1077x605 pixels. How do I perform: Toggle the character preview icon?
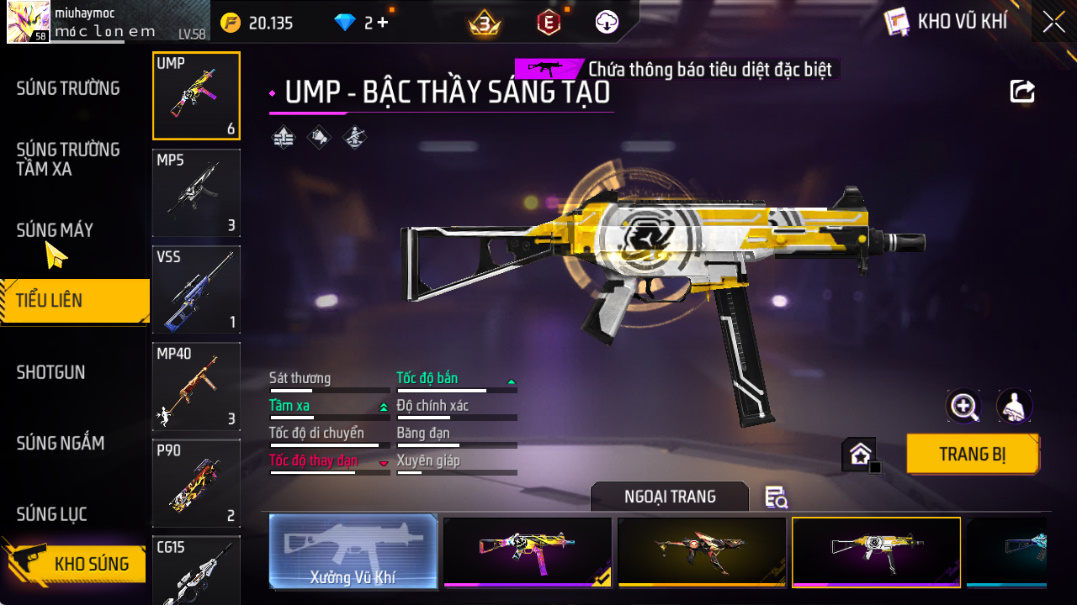1014,406
